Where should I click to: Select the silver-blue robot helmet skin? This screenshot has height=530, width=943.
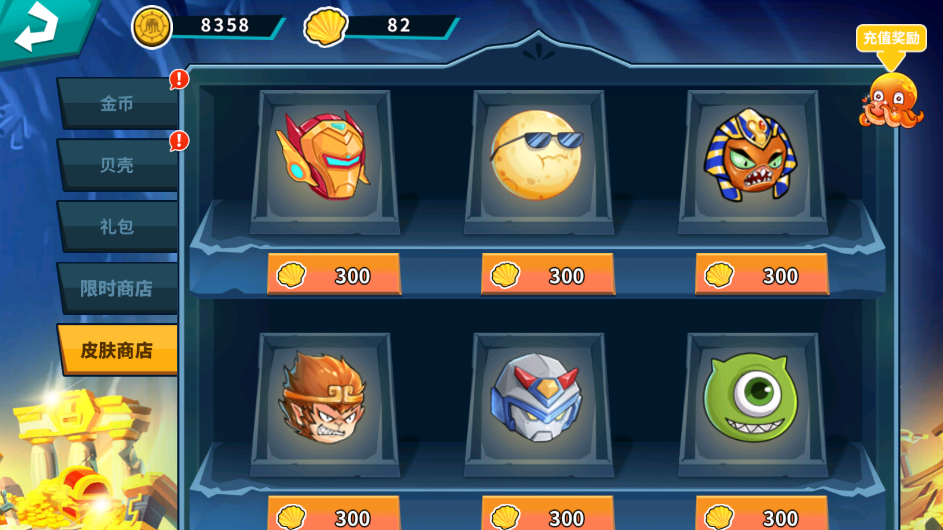tap(538, 398)
